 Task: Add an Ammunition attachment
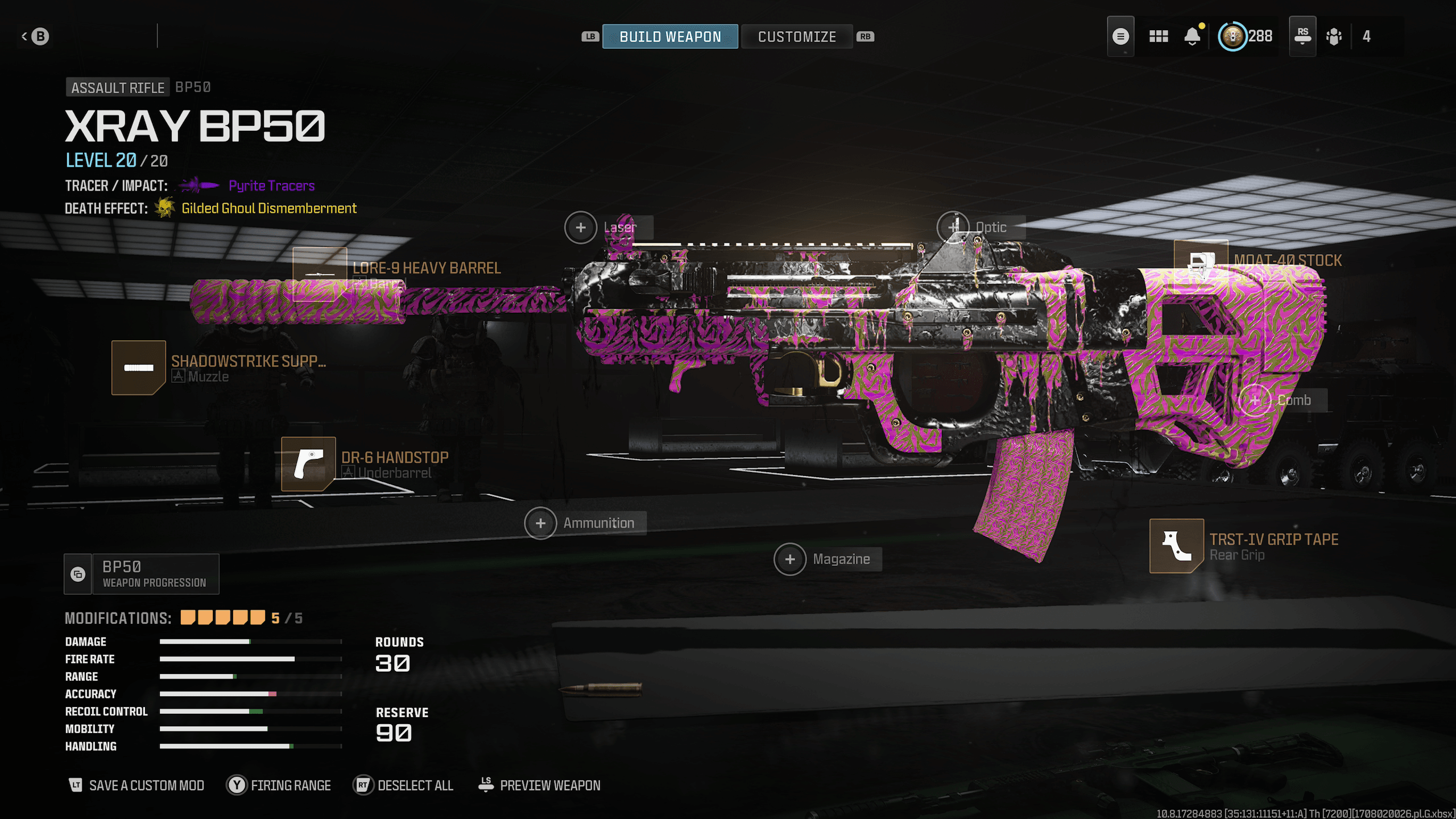[x=540, y=523]
